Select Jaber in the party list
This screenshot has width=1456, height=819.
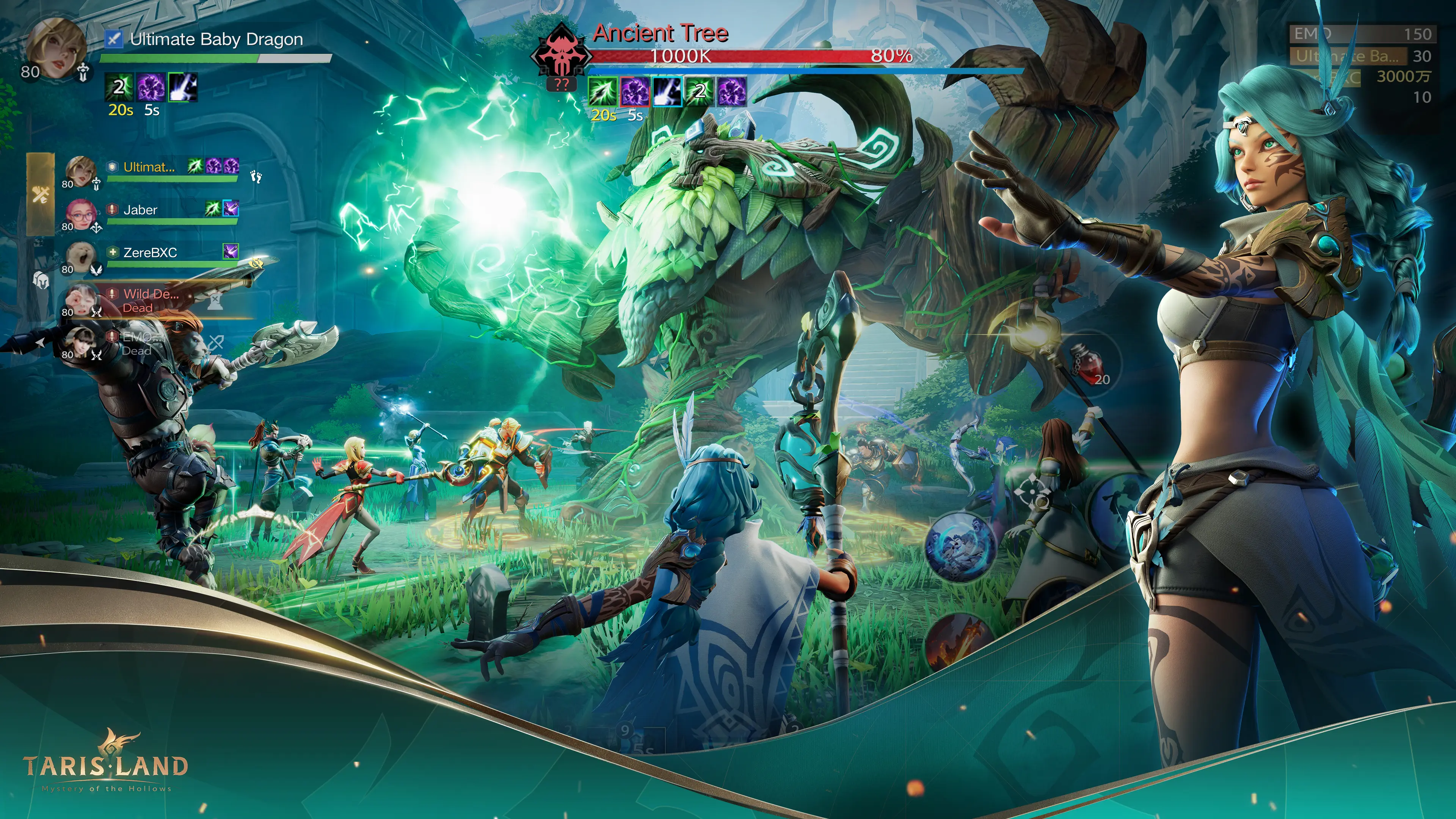tap(140, 210)
